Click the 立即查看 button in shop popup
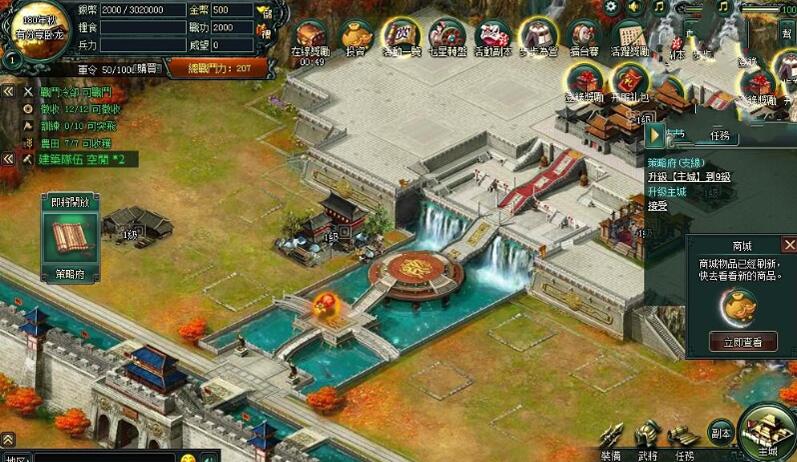Screen dimensions: 797x462 tap(742, 342)
